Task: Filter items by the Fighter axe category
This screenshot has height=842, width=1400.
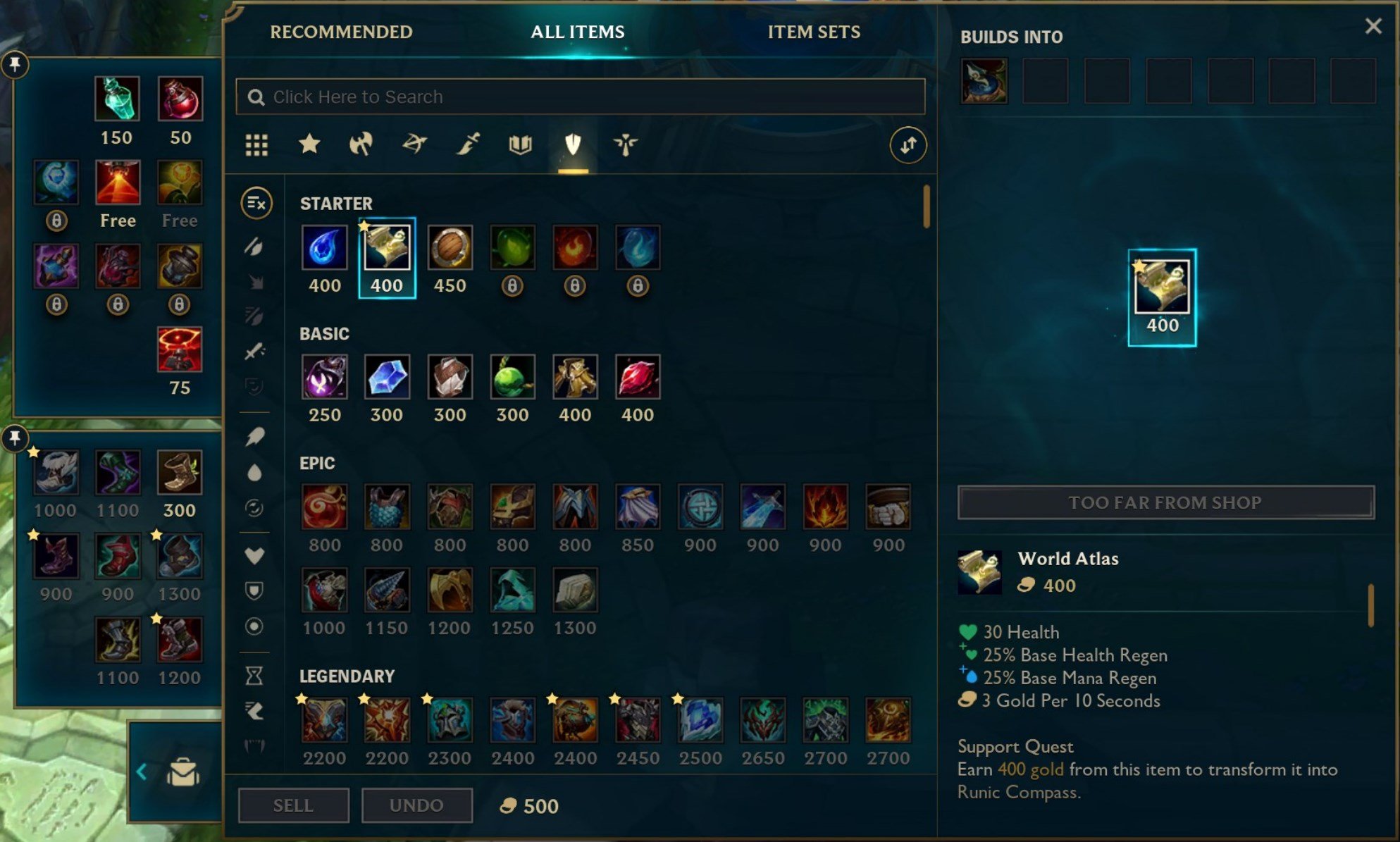Action: click(x=361, y=144)
